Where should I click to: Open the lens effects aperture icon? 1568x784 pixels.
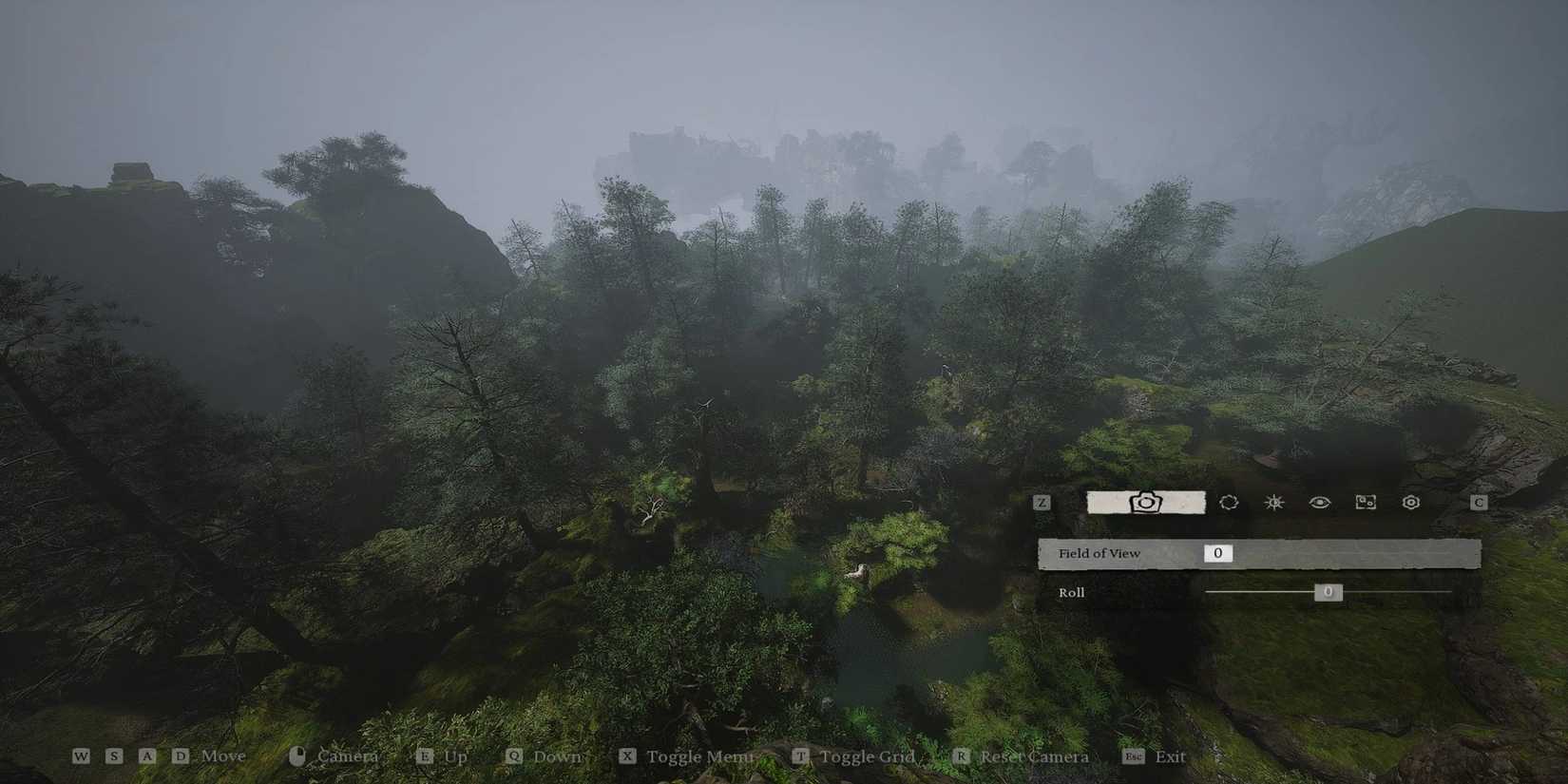click(1228, 502)
